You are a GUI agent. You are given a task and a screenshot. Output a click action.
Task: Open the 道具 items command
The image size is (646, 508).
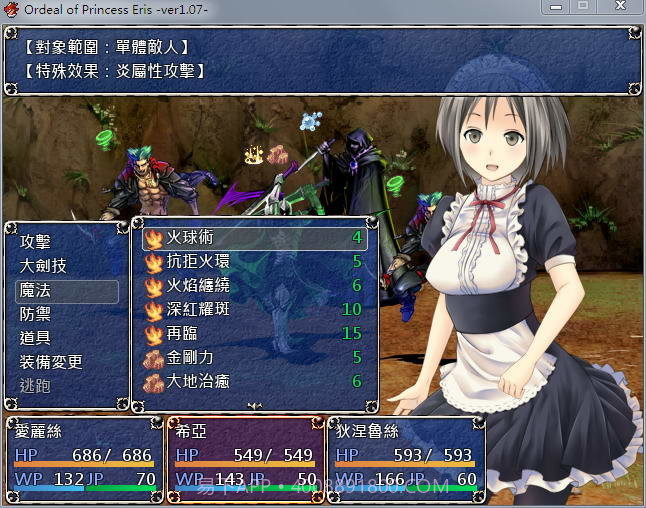click(x=36, y=338)
